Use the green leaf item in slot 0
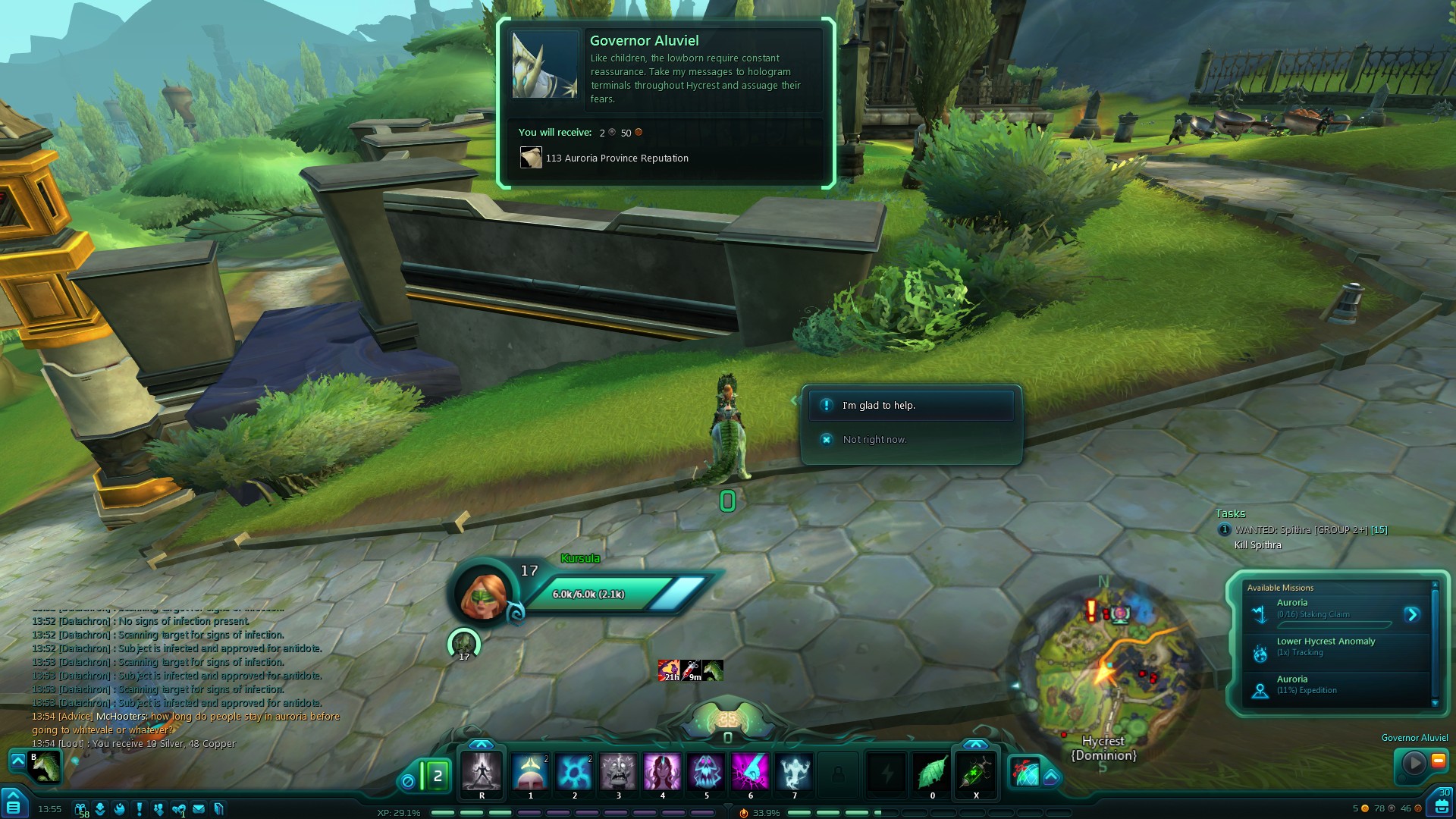1456x819 pixels. coord(932,772)
